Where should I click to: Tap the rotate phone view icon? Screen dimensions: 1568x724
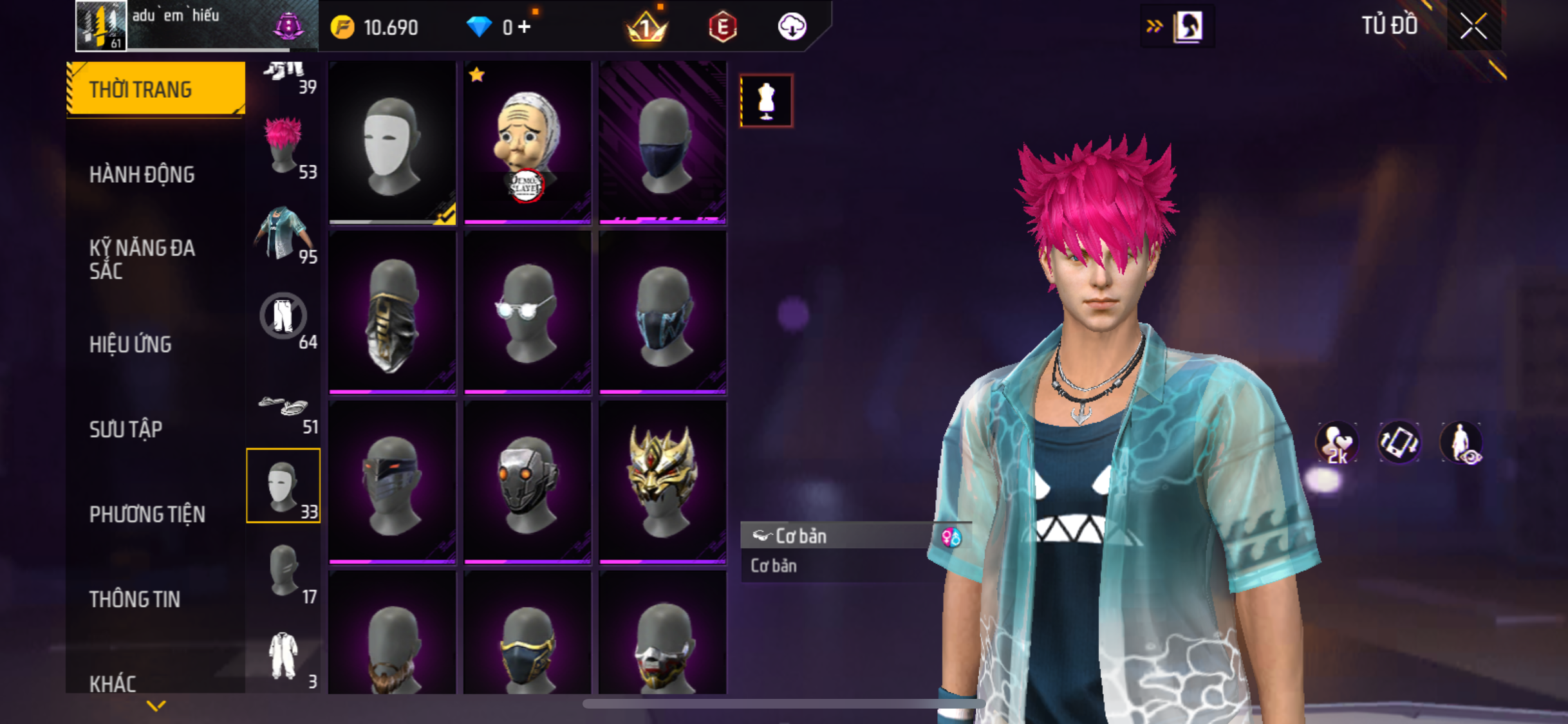(1399, 443)
